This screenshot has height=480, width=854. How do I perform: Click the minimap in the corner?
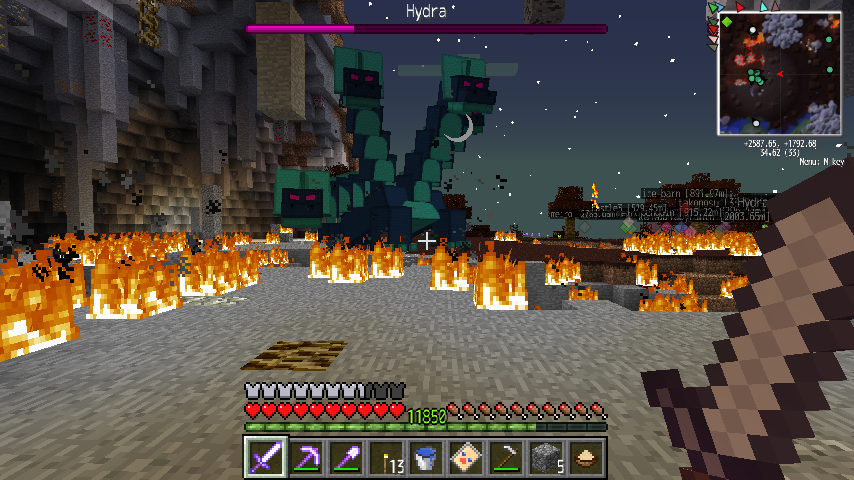click(778, 76)
